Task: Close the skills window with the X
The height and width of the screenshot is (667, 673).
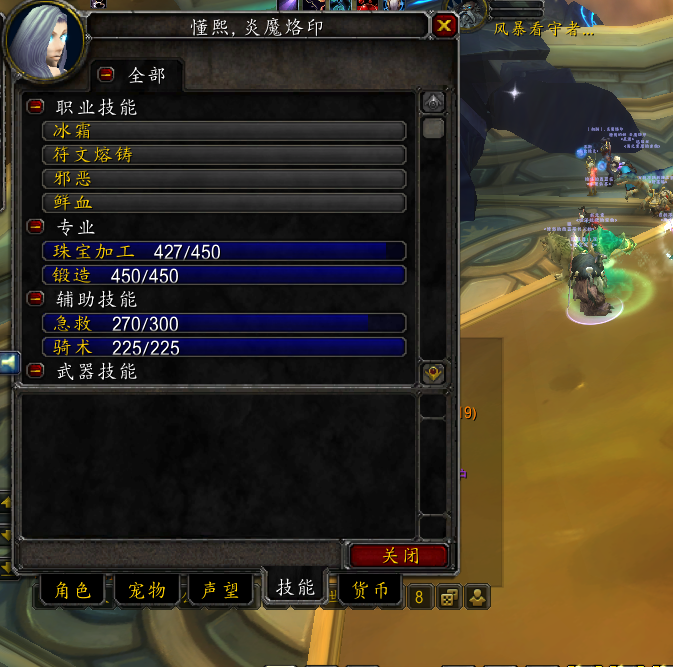Action: (x=445, y=26)
